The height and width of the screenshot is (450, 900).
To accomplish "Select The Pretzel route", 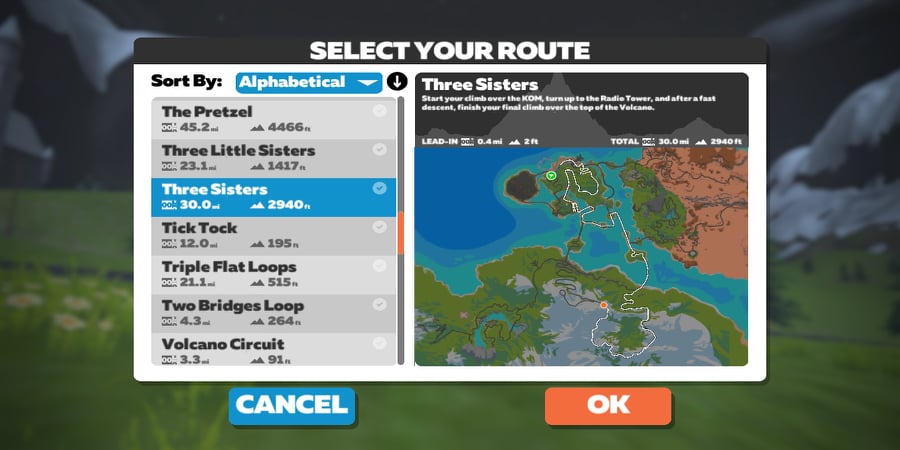I will tap(273, 118).
